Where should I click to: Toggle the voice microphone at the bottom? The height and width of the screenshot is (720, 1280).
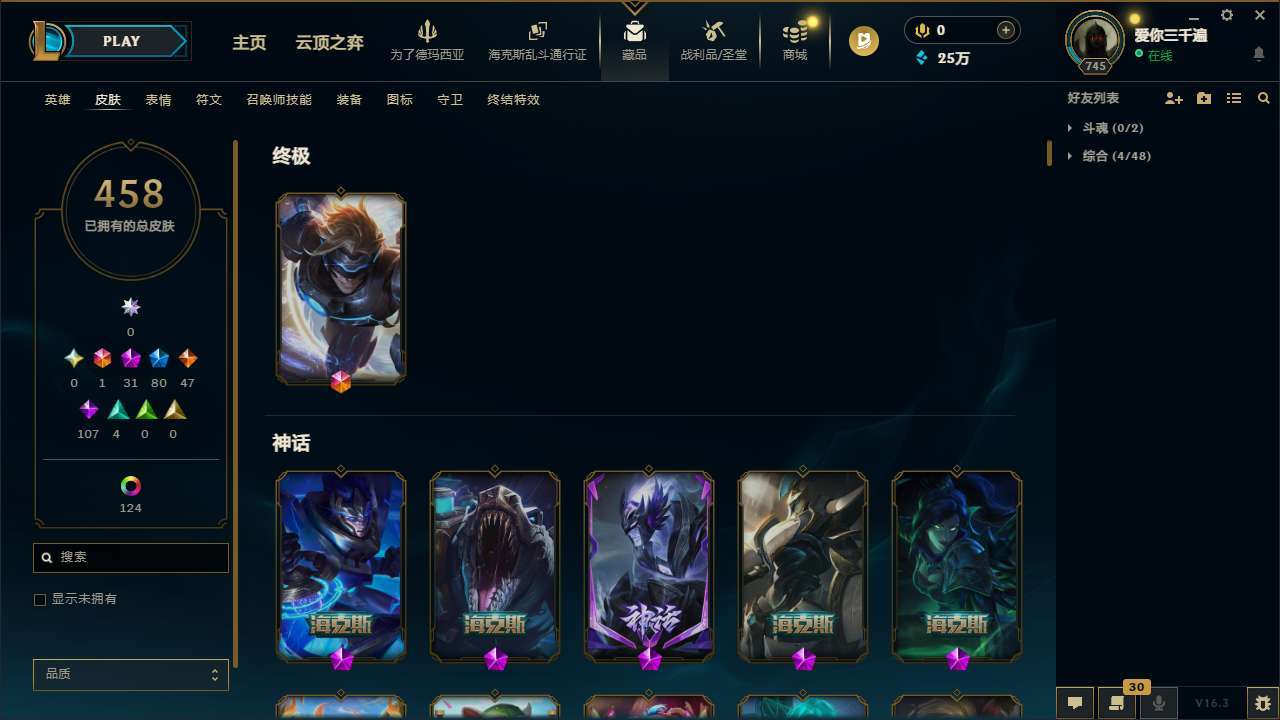(1159, 703)
